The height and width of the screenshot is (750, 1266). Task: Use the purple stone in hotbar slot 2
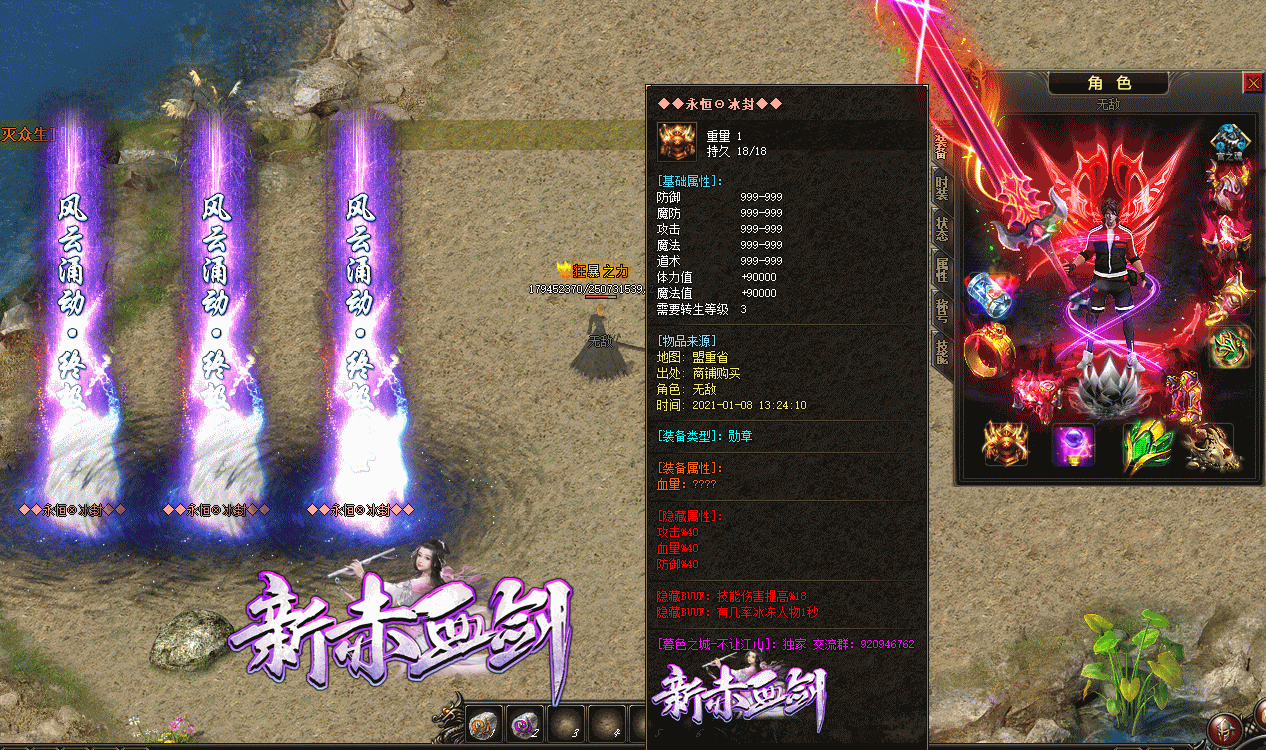coord(524,724)
